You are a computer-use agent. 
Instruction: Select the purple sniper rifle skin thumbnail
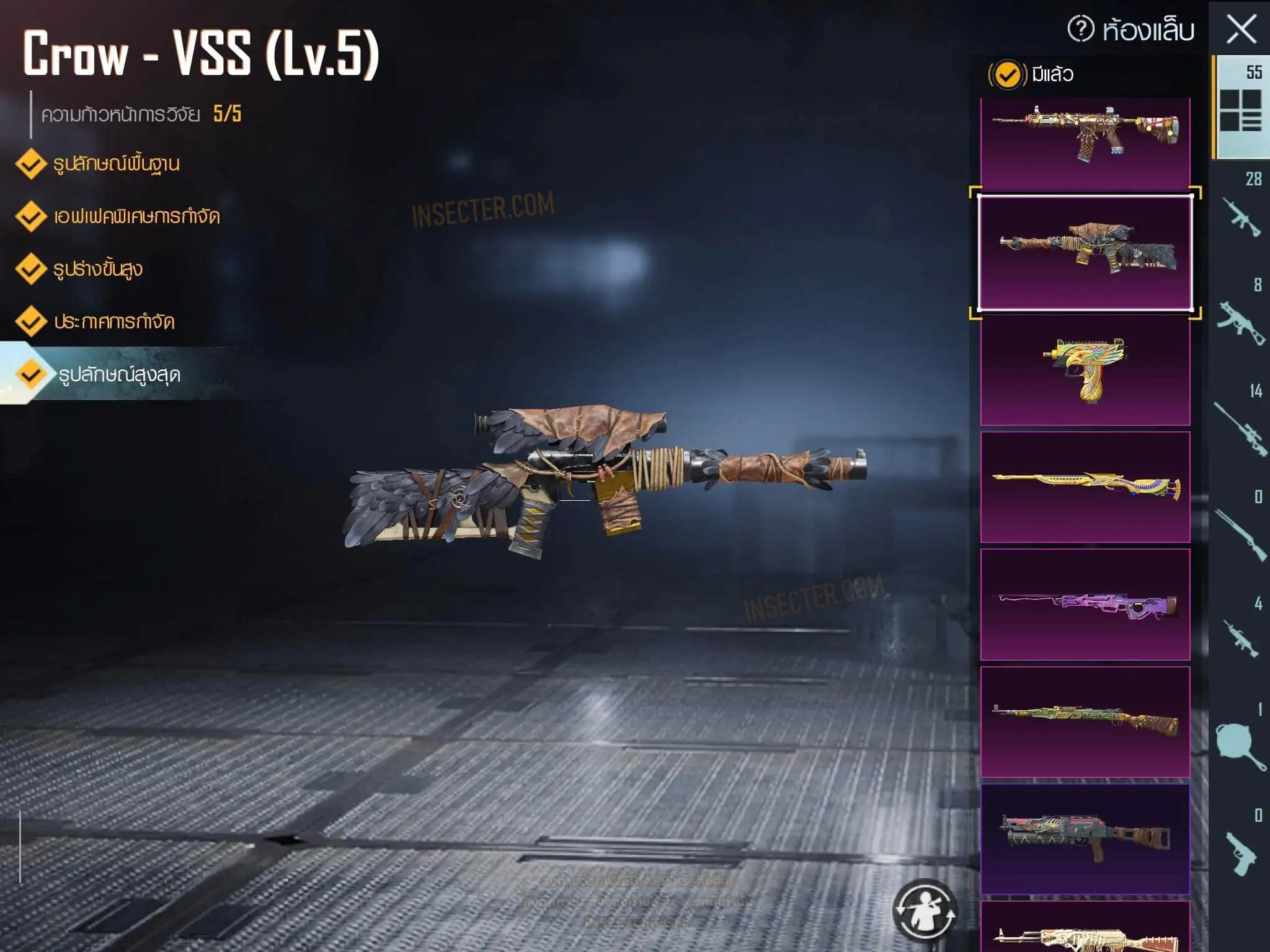(x=1085, y=605)
